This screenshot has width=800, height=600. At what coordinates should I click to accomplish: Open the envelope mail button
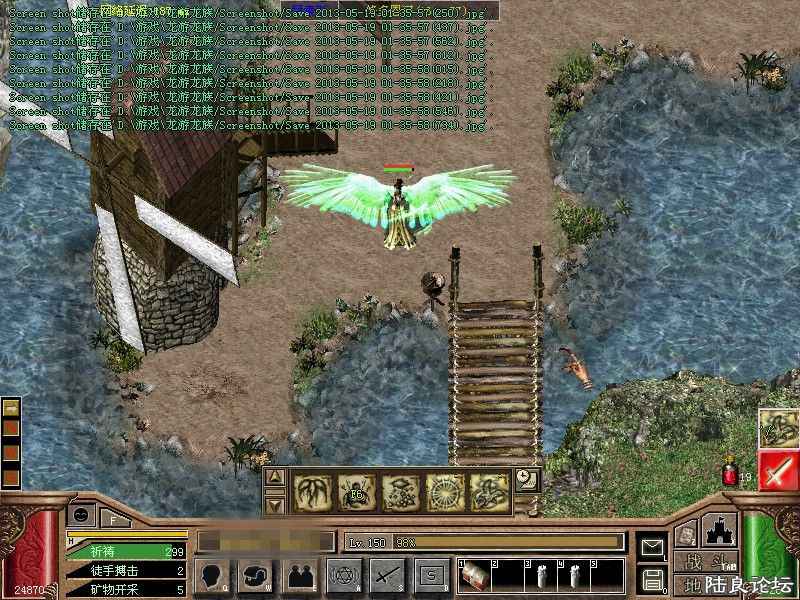tap(652, 547)
